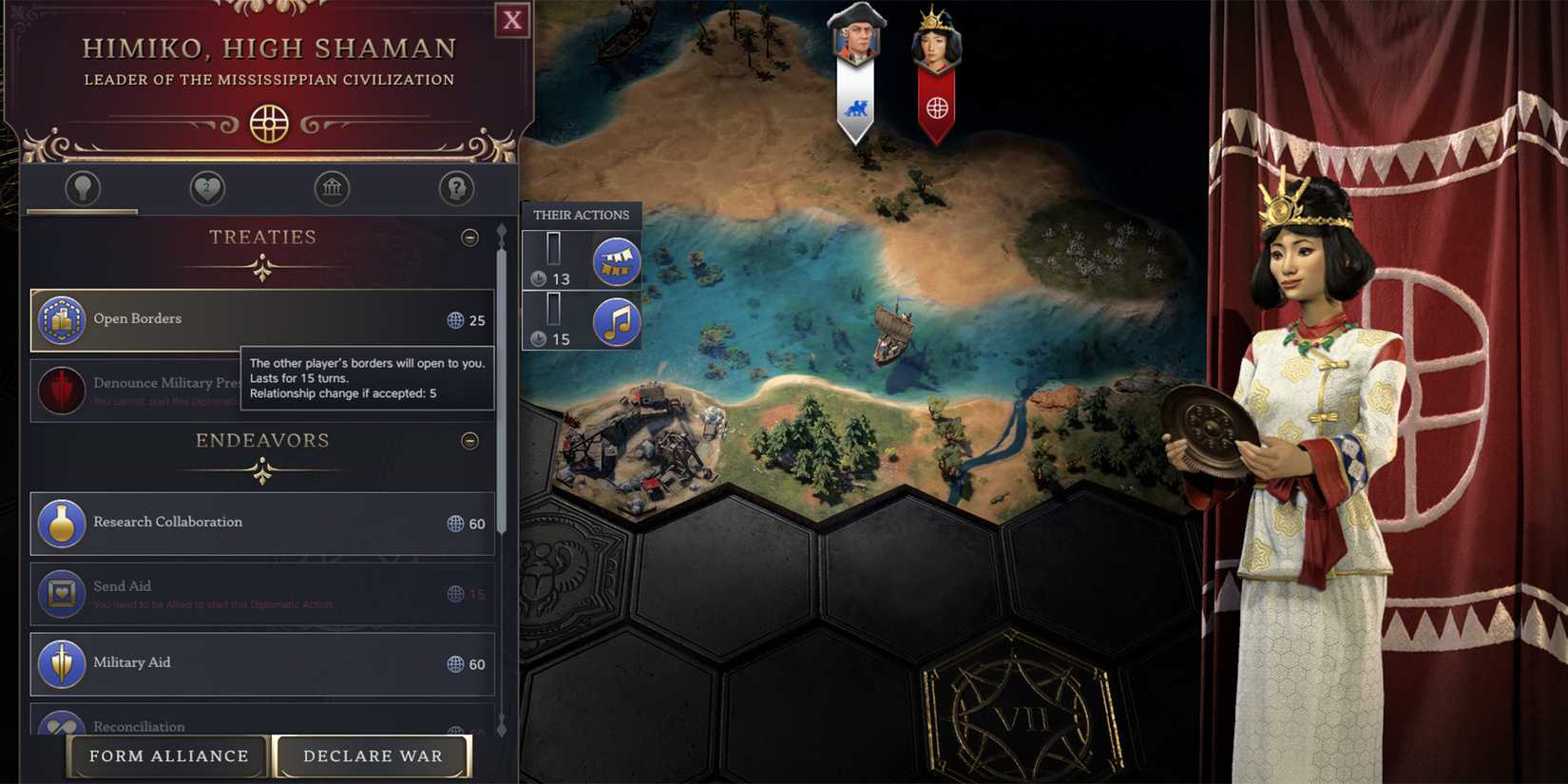Collapse the Treaties section
1568x784 pixels.
(x=470, y=238)
